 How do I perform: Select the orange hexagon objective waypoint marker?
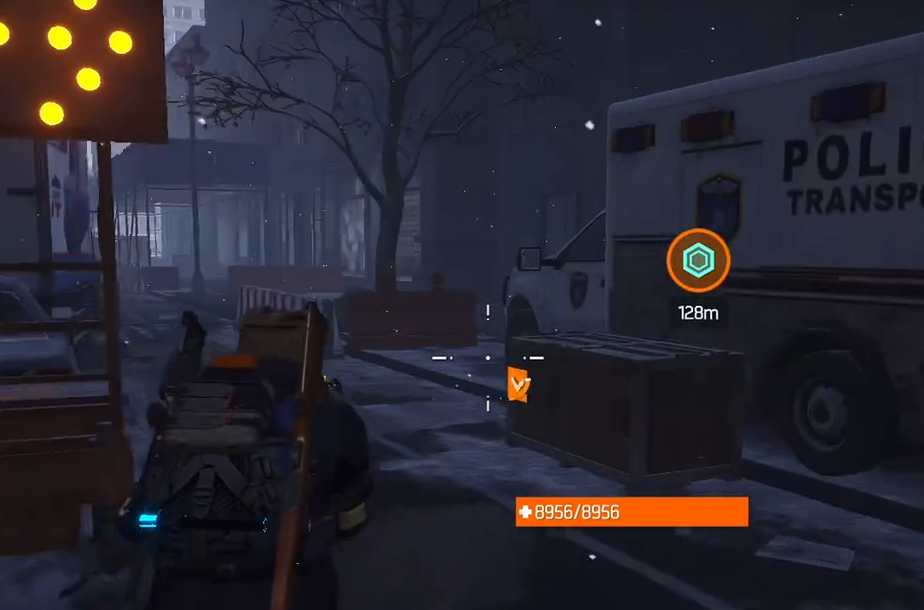click(x=698, y=261)
